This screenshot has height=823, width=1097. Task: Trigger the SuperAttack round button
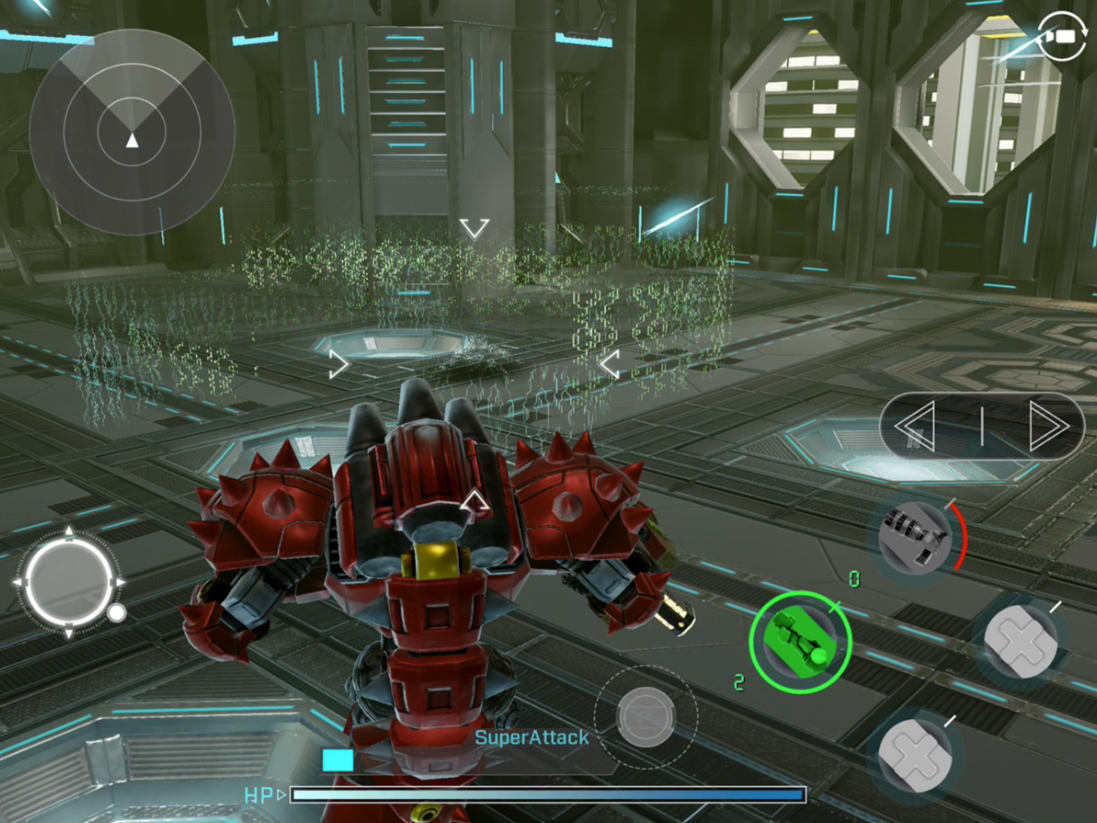(645, 715)
